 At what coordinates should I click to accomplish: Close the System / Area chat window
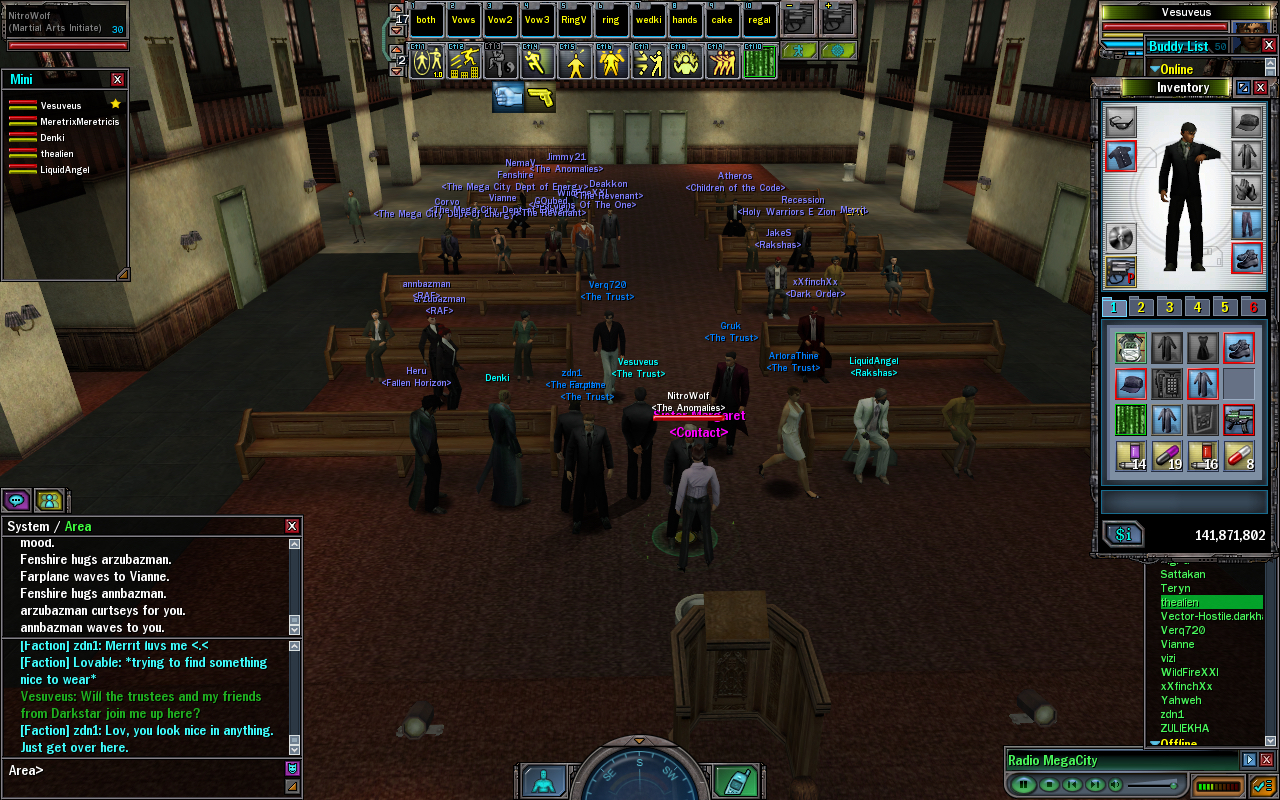point(292,526)
